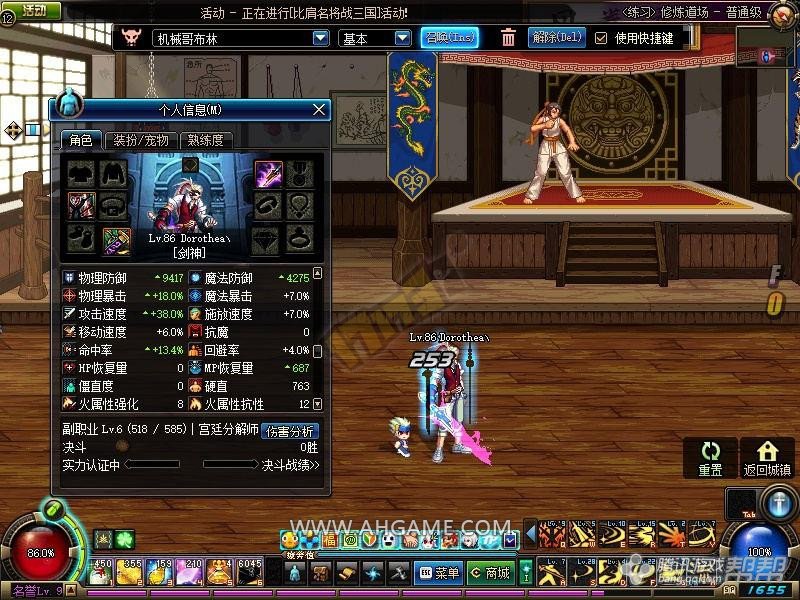
Task: Close the 个人信息 character window
Action: click(x=319, y=109)
